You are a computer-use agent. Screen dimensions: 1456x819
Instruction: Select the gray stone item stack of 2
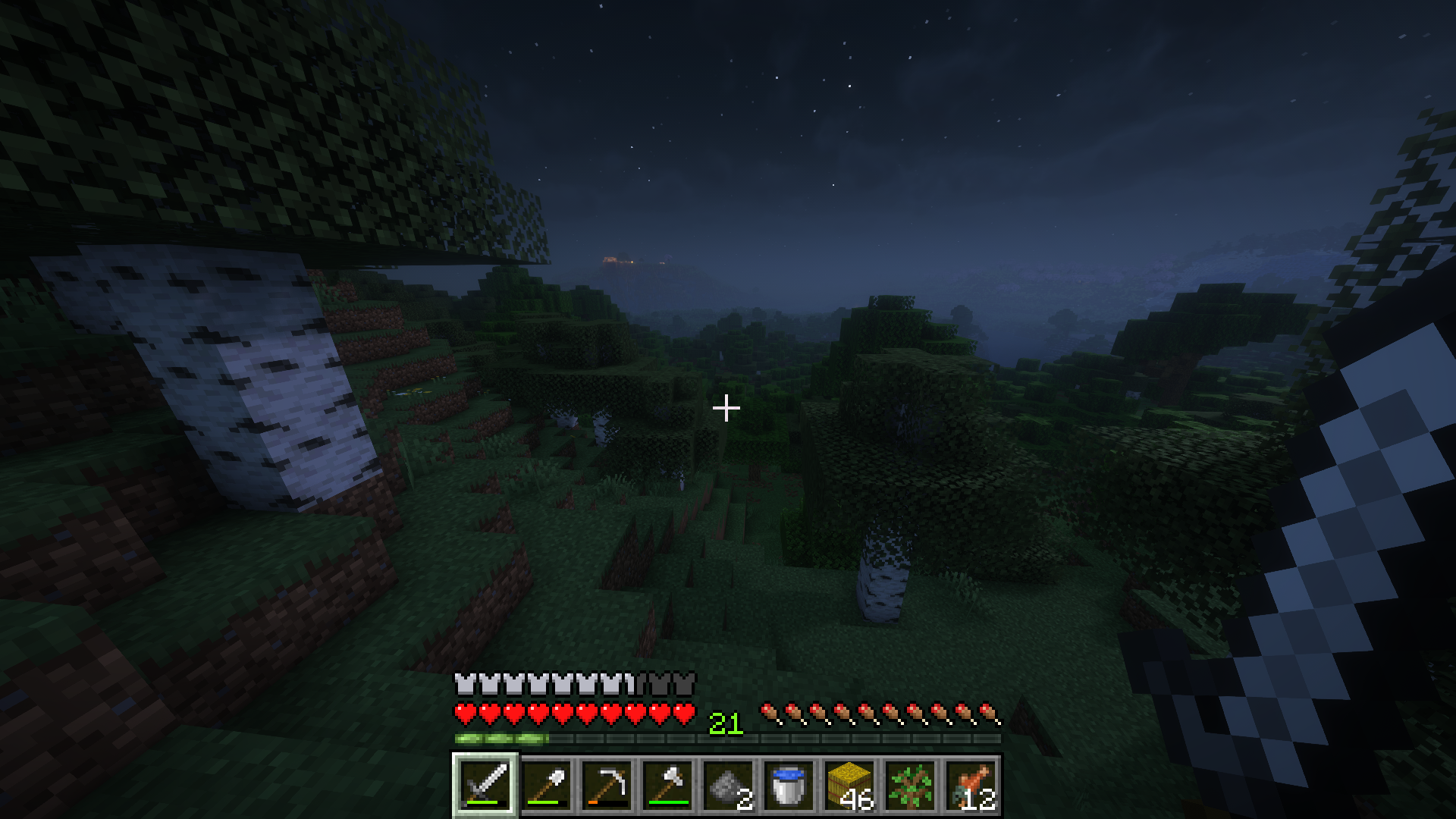(x=728, y=785)
